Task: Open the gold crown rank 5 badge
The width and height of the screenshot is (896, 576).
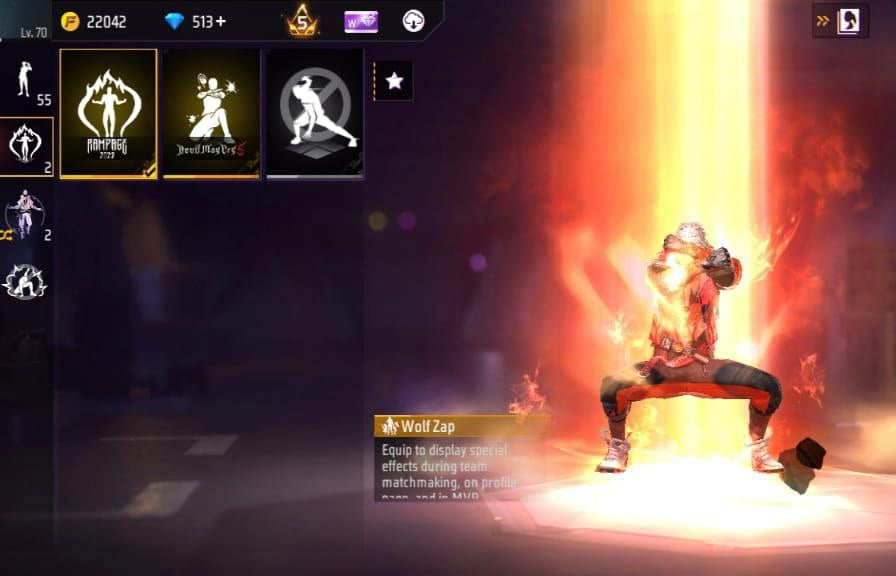Action: coord(302,21)
